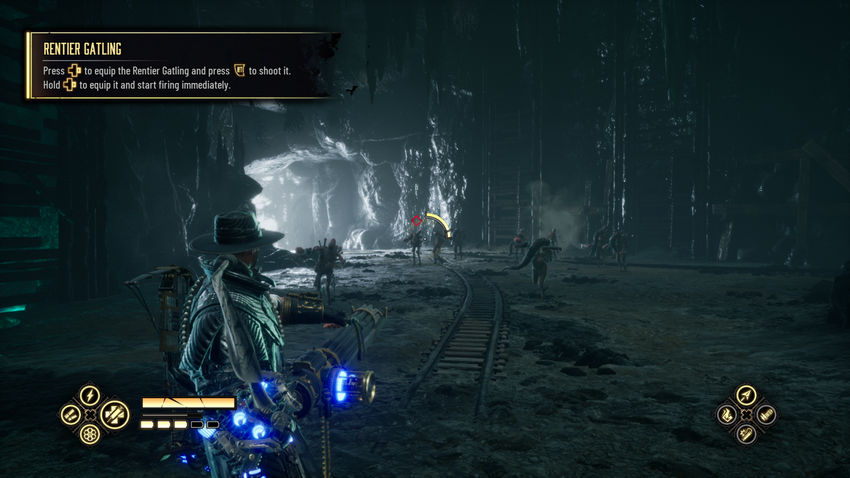Screen dimensions: 850x478
Task: Select the lightning bolt weapon icon
Action: pyautogui.click(x=90, y=395)
